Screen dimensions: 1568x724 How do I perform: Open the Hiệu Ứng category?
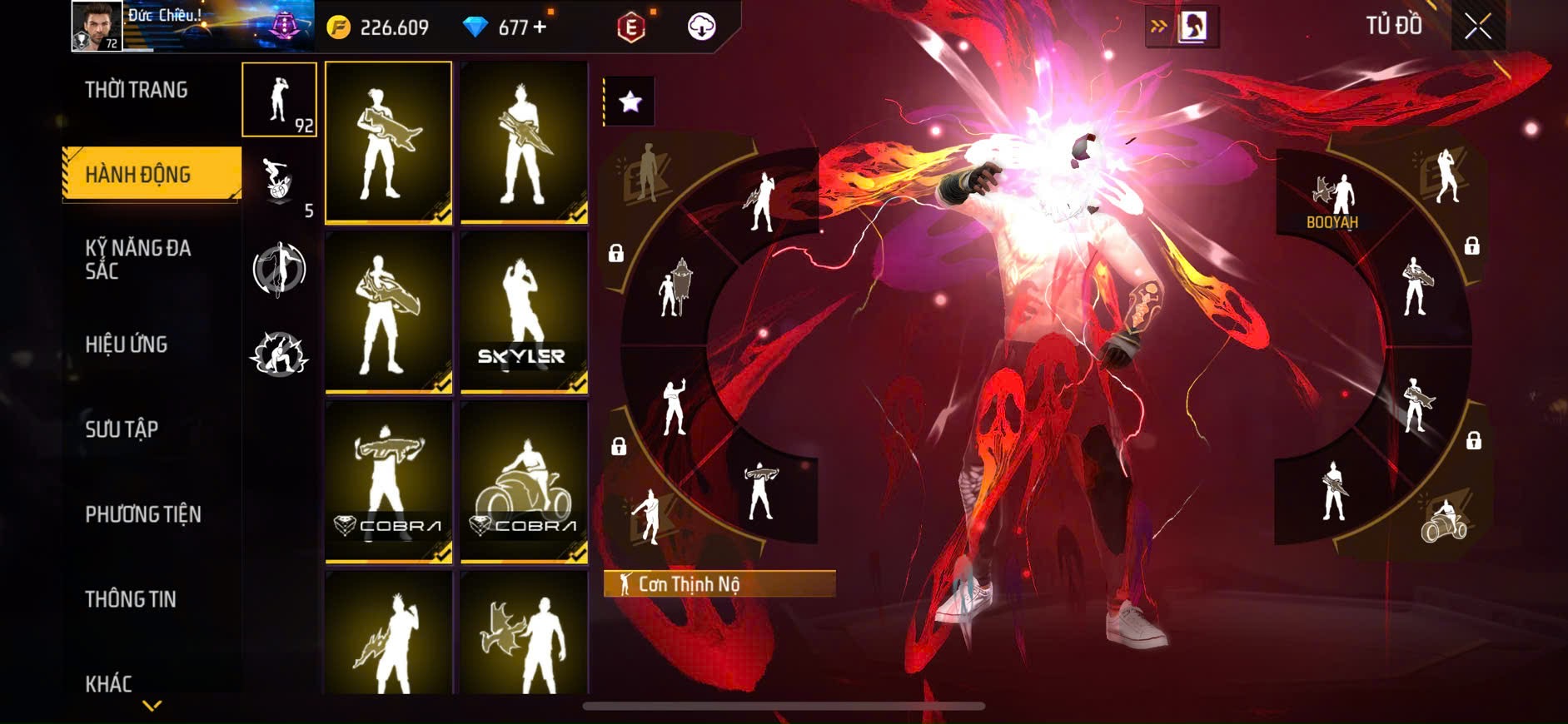(127, 344)
